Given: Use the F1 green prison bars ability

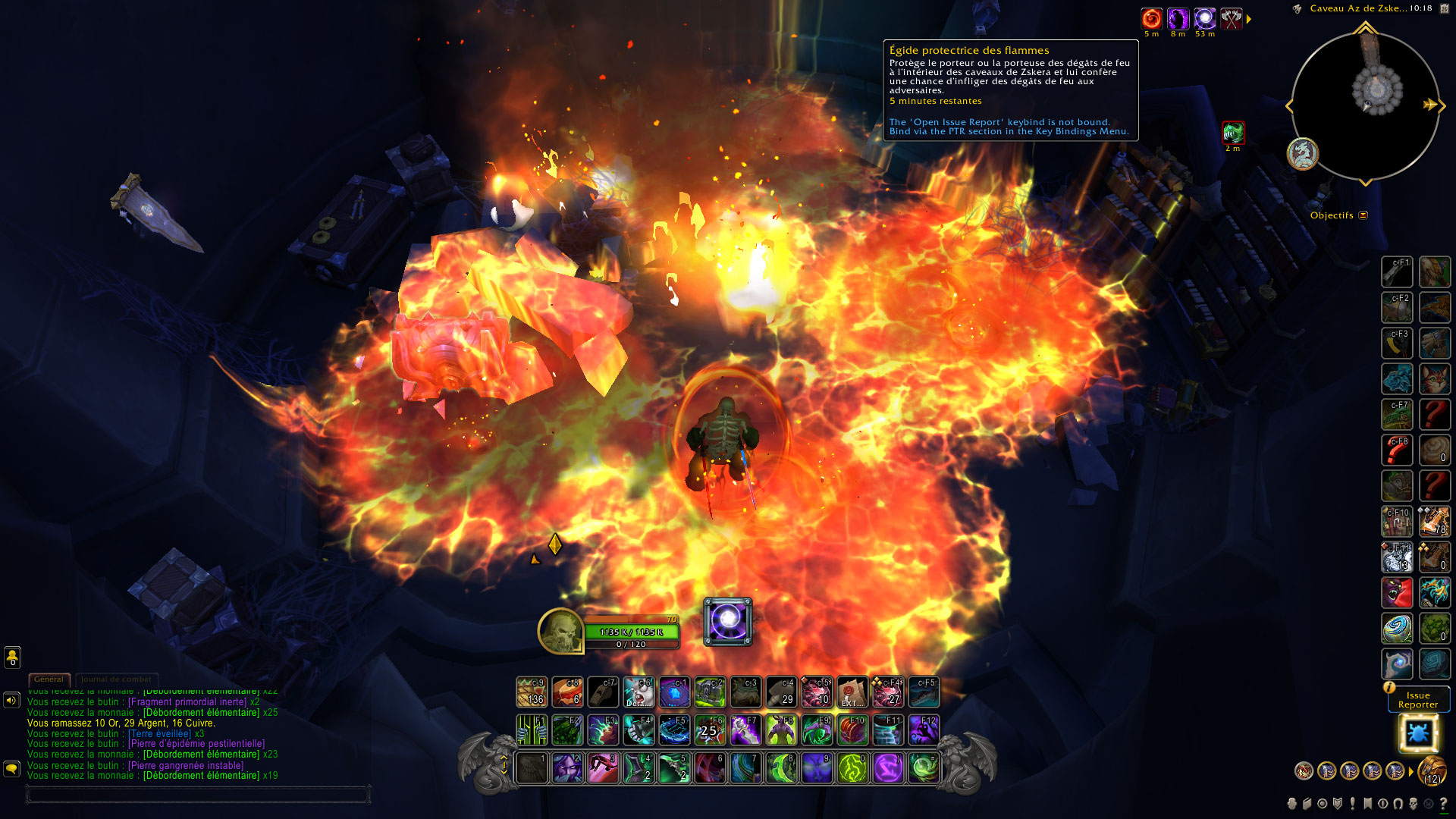Looking at the screenshot, I should tap(532, 730).
